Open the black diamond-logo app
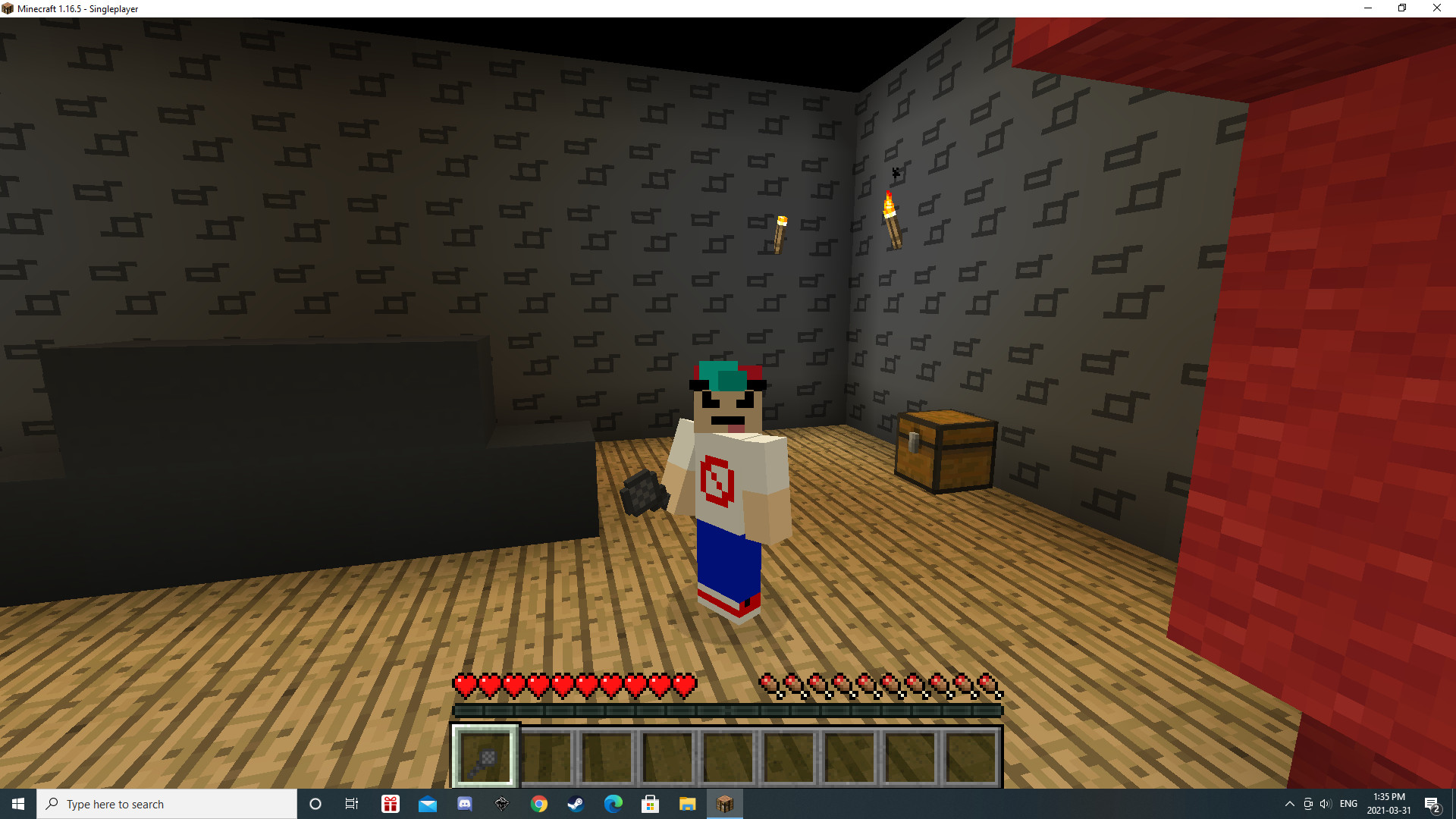This screenshot has height=819, width=1456. click(x=502, y=803)
